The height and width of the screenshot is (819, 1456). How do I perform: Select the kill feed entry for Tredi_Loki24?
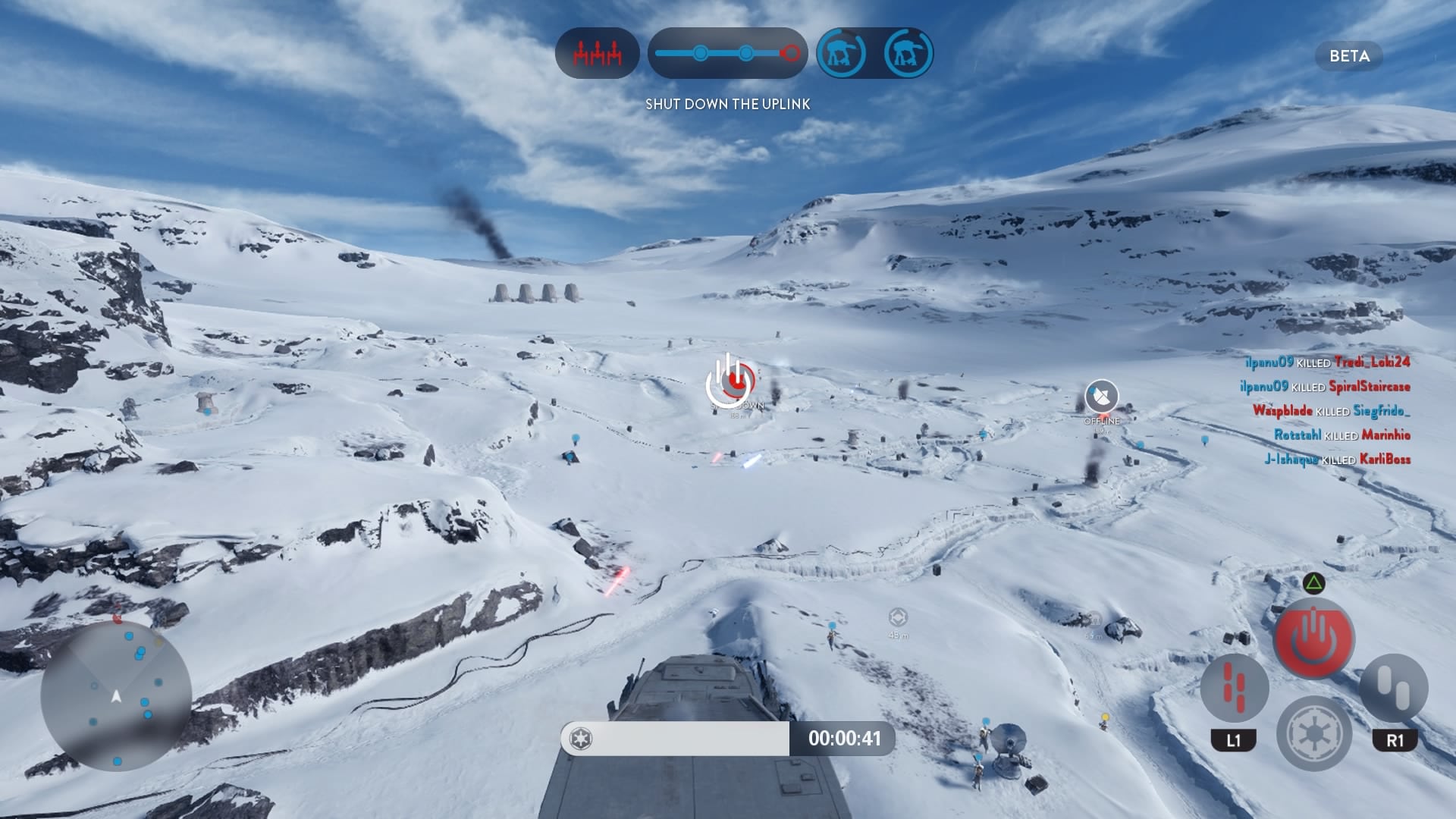pos(1326,362)
